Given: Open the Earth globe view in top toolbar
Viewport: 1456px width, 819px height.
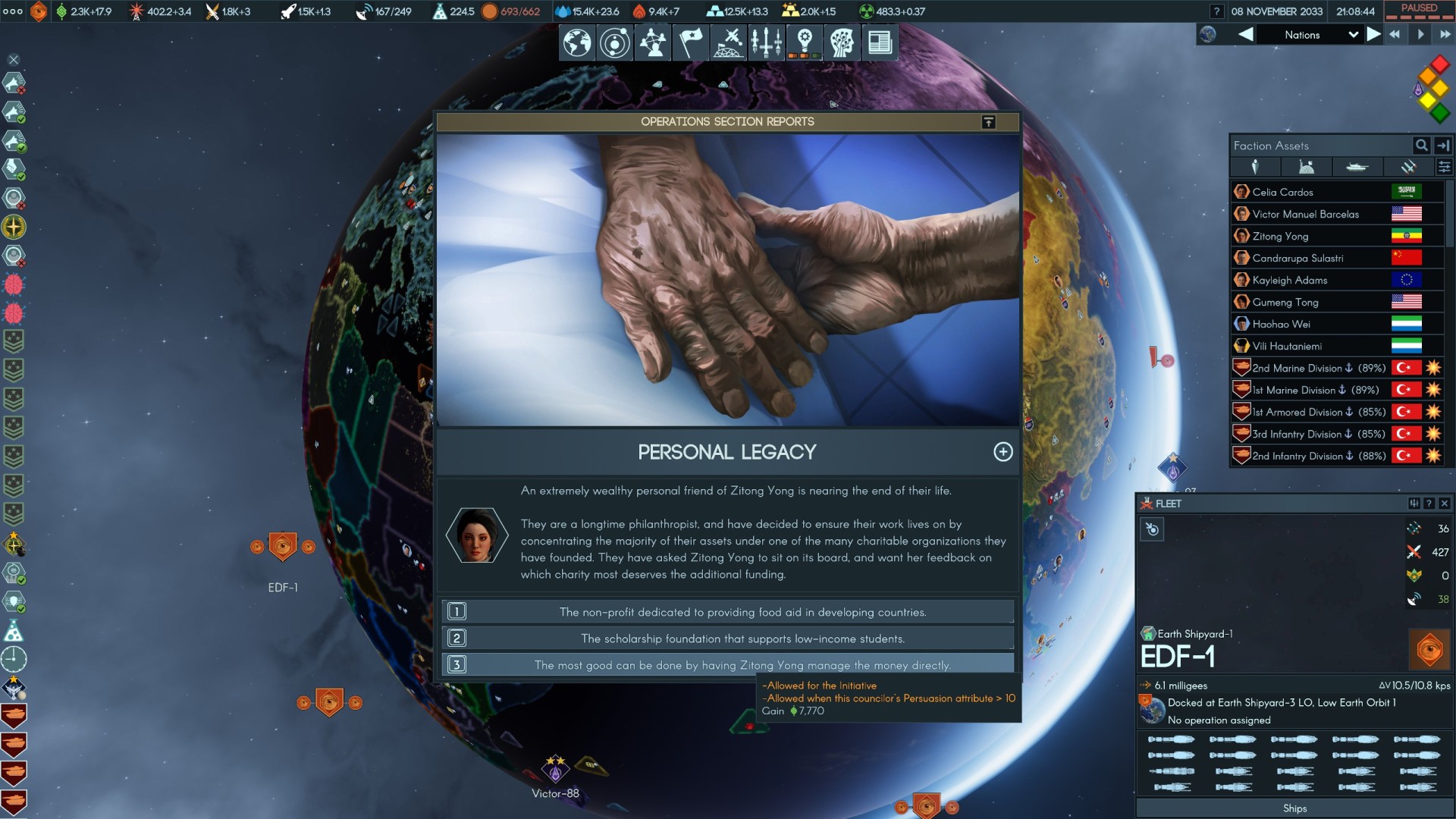Looking at the screenshot, I should coord(576,42).
